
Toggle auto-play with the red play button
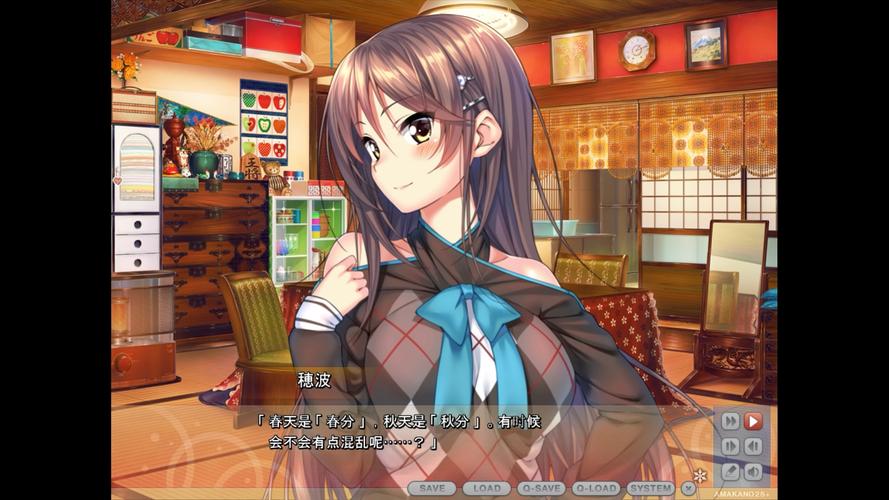tap(753, 421)
